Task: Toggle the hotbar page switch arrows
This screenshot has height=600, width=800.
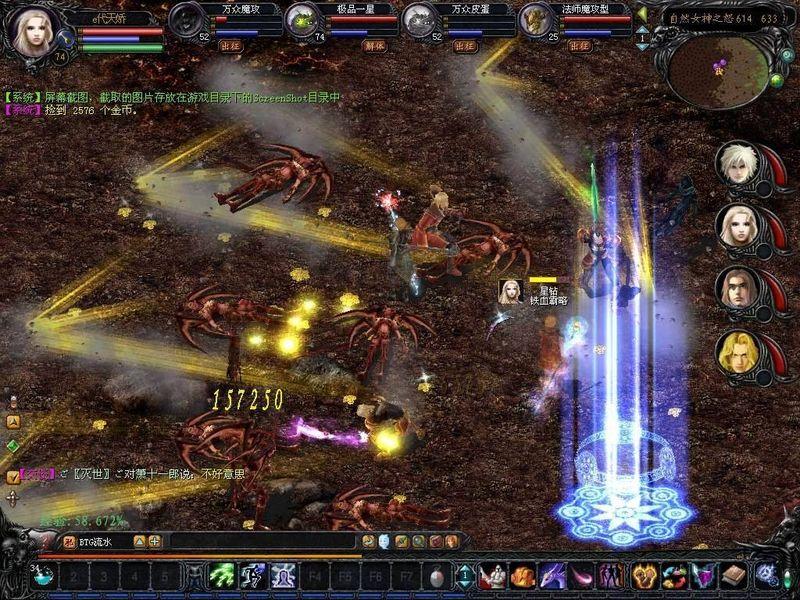Action: pos(465,576)
